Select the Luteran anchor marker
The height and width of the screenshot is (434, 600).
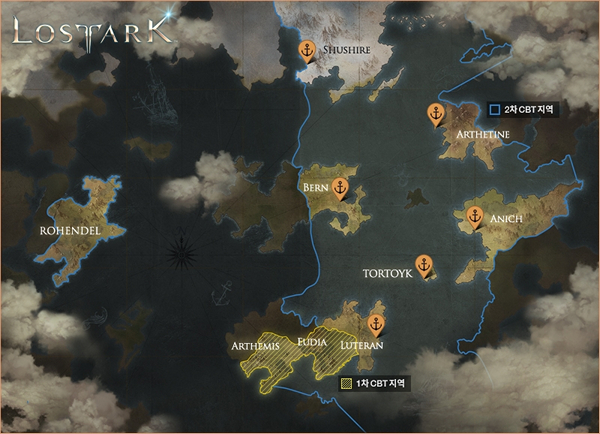point(376,324)
